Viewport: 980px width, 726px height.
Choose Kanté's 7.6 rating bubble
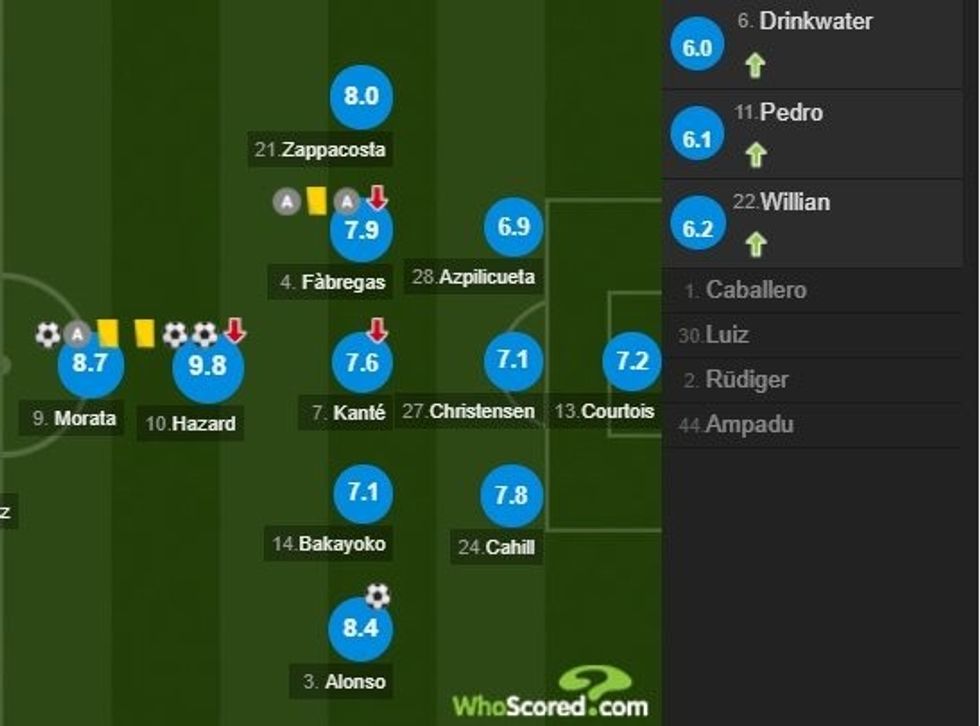pyautogui.click(x=361, y=363)
